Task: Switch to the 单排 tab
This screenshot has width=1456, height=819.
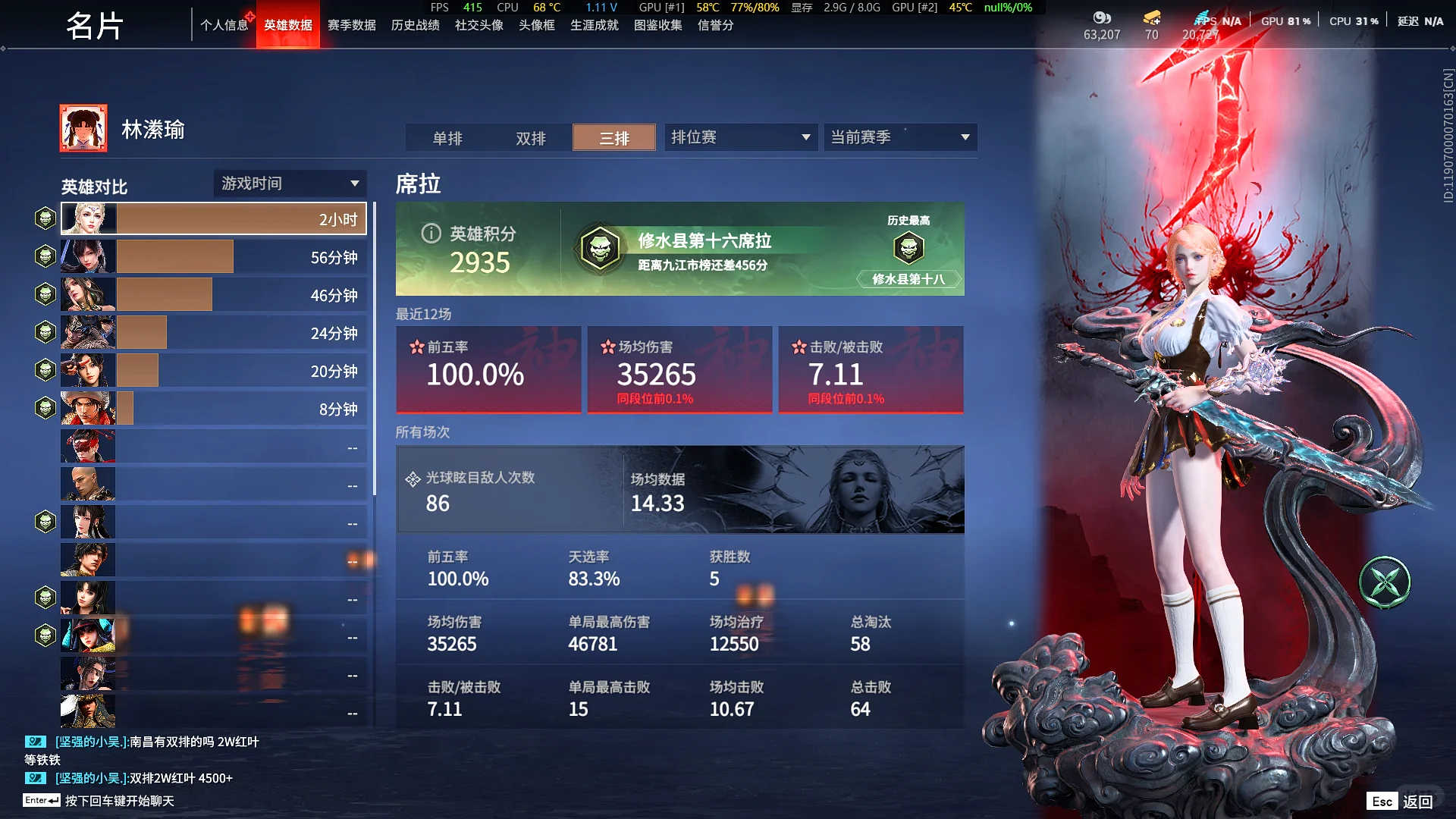Action: click(447, 138)
